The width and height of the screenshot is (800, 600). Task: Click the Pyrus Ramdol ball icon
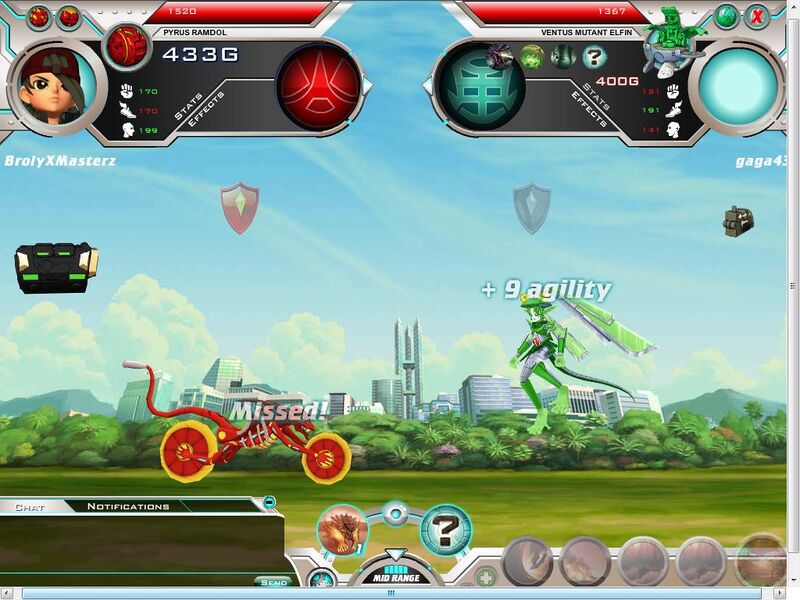pyautogui.click(x=127, y=45)
